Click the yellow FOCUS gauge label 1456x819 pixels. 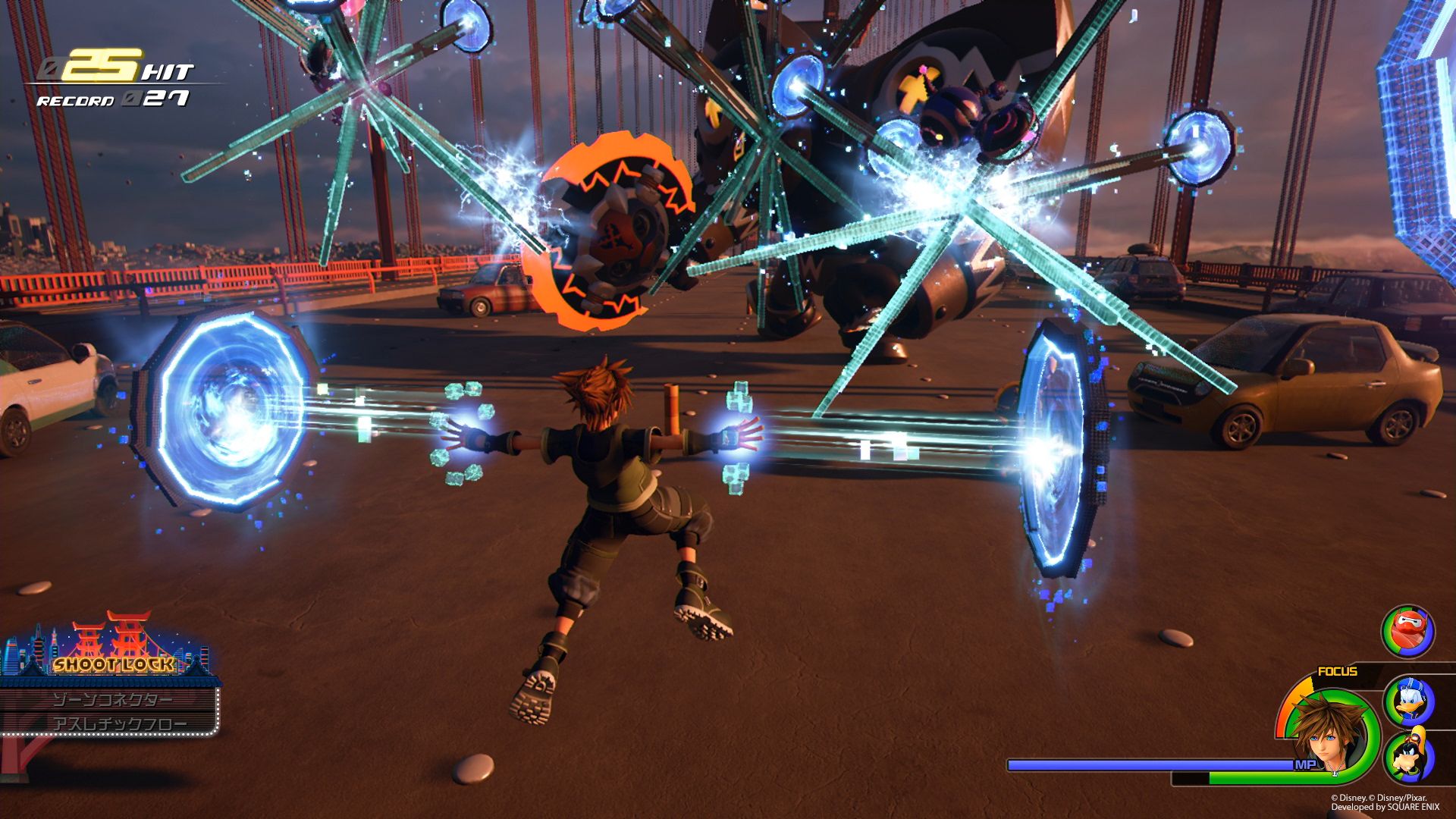click(1337, 670)
